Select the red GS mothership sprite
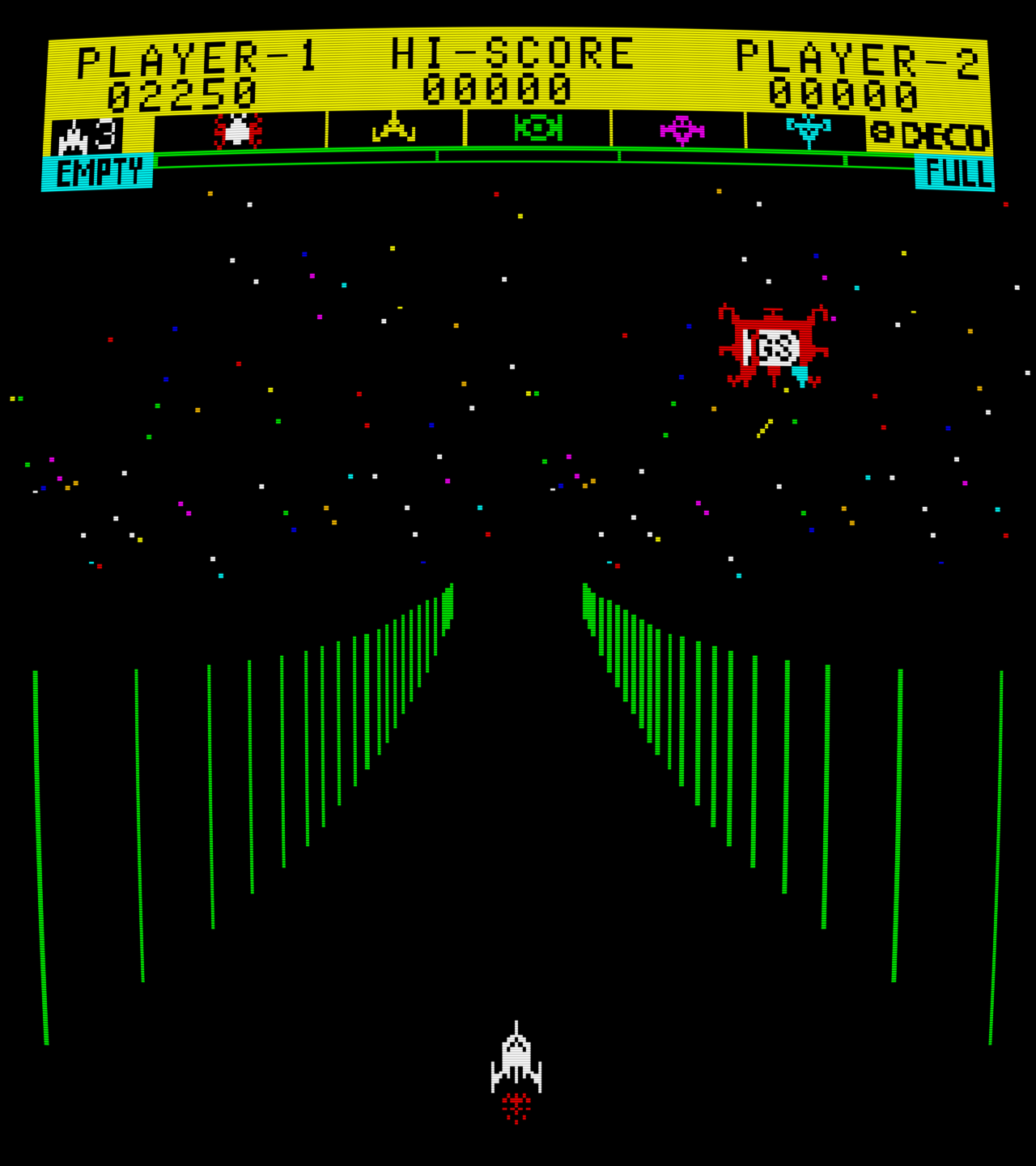1036x1166 pixels. [771, 343]
